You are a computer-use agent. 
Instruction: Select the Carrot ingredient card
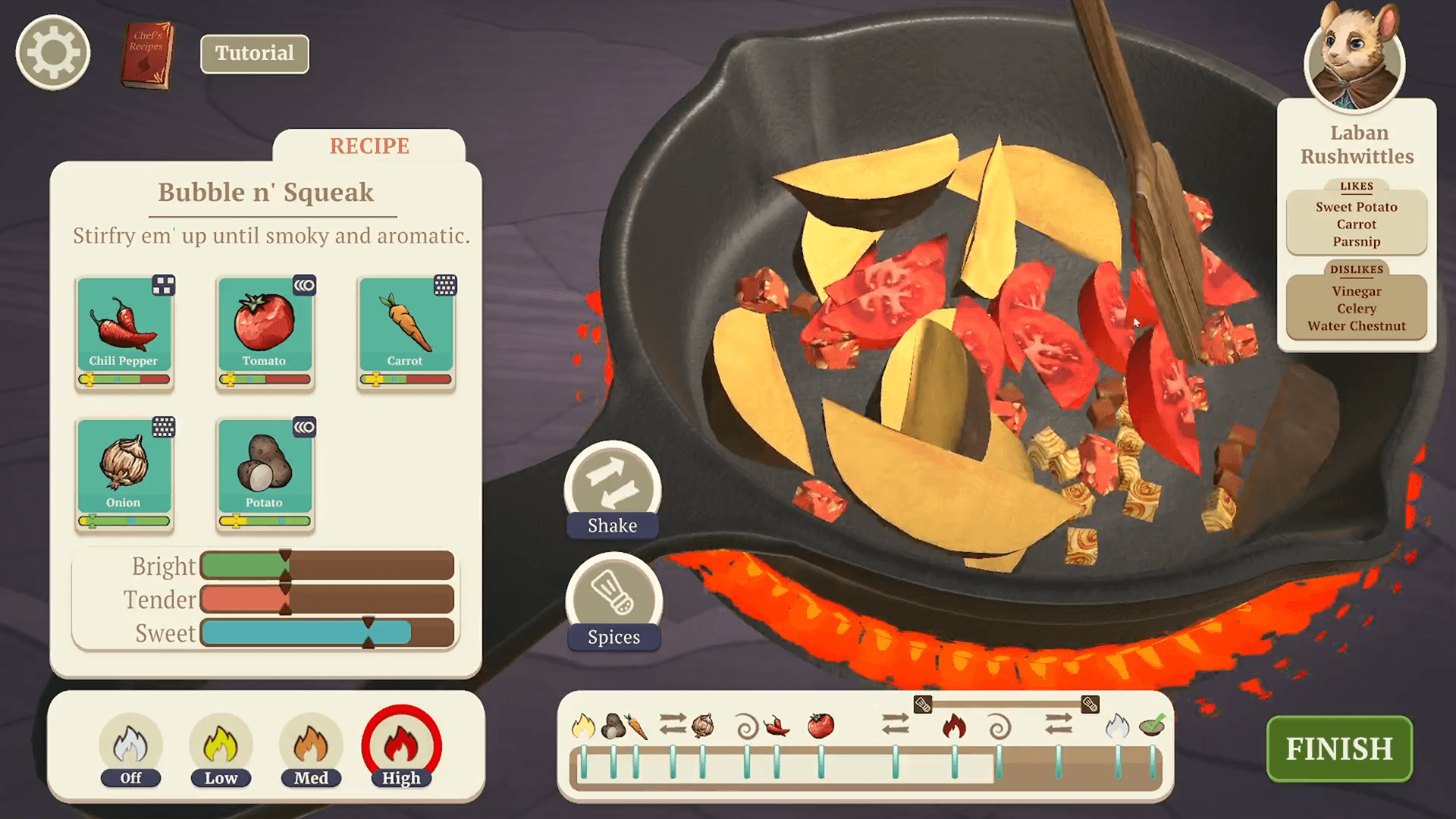pos(406,331)
